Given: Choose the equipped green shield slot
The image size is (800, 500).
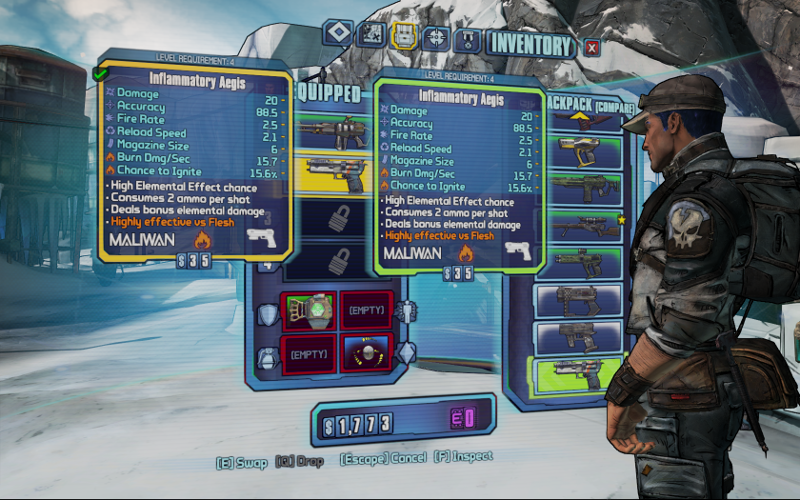Looking at the screenshot, I should pyautogui.click(x=310, y=310).
